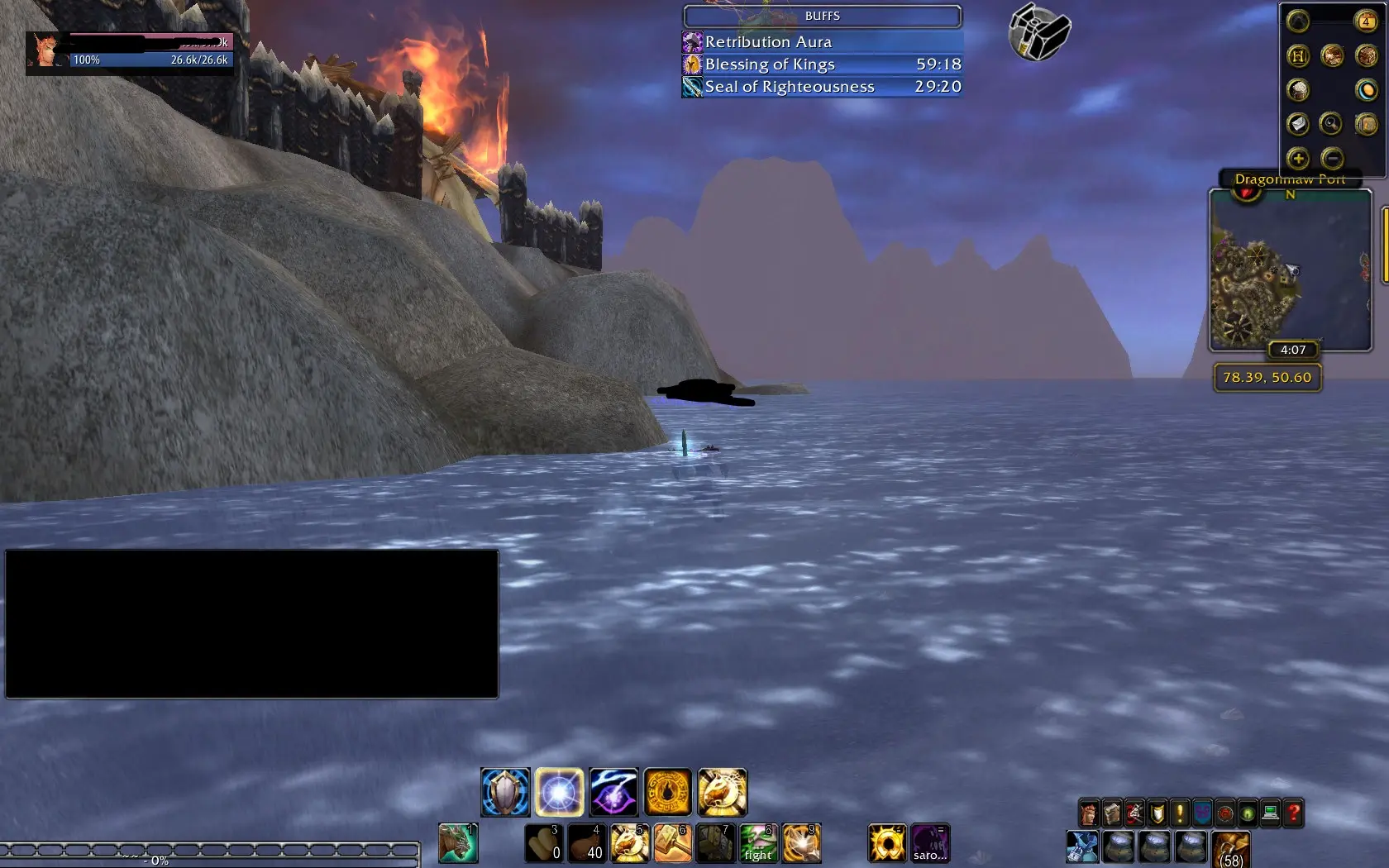Open the quest log exclamation mark button
The width and height of the screenshot is (1389, 868).
[1180, 814]
